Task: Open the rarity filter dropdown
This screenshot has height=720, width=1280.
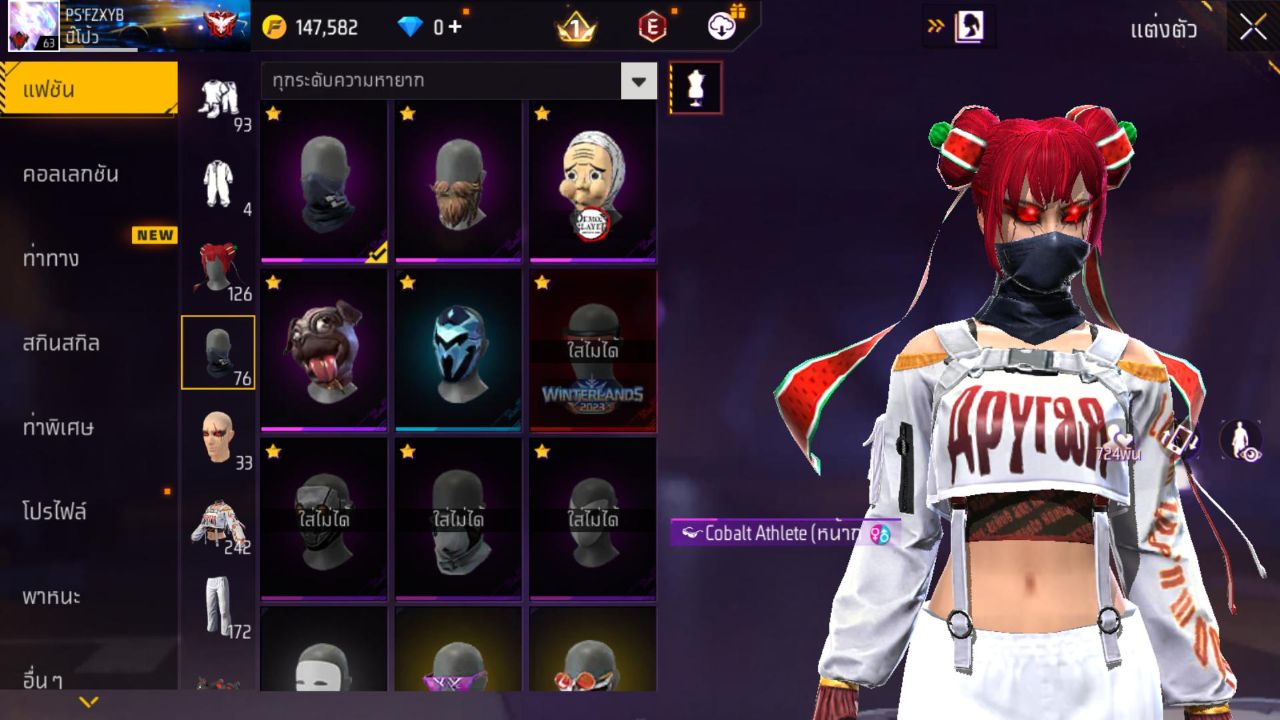Action: pyautogui.click(x=638, y=81)
